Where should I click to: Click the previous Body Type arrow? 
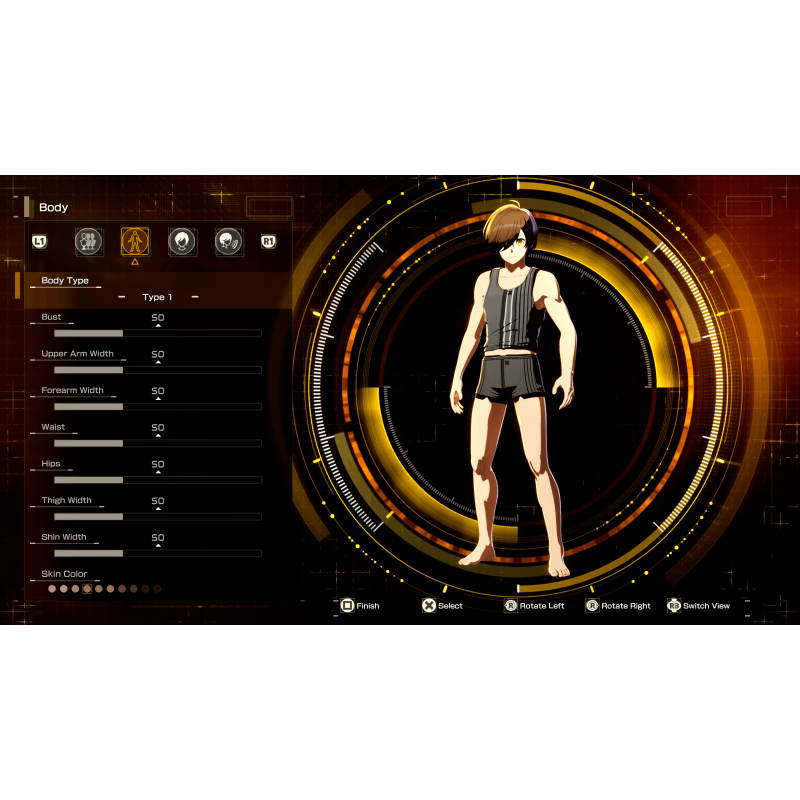coord(121,297)
